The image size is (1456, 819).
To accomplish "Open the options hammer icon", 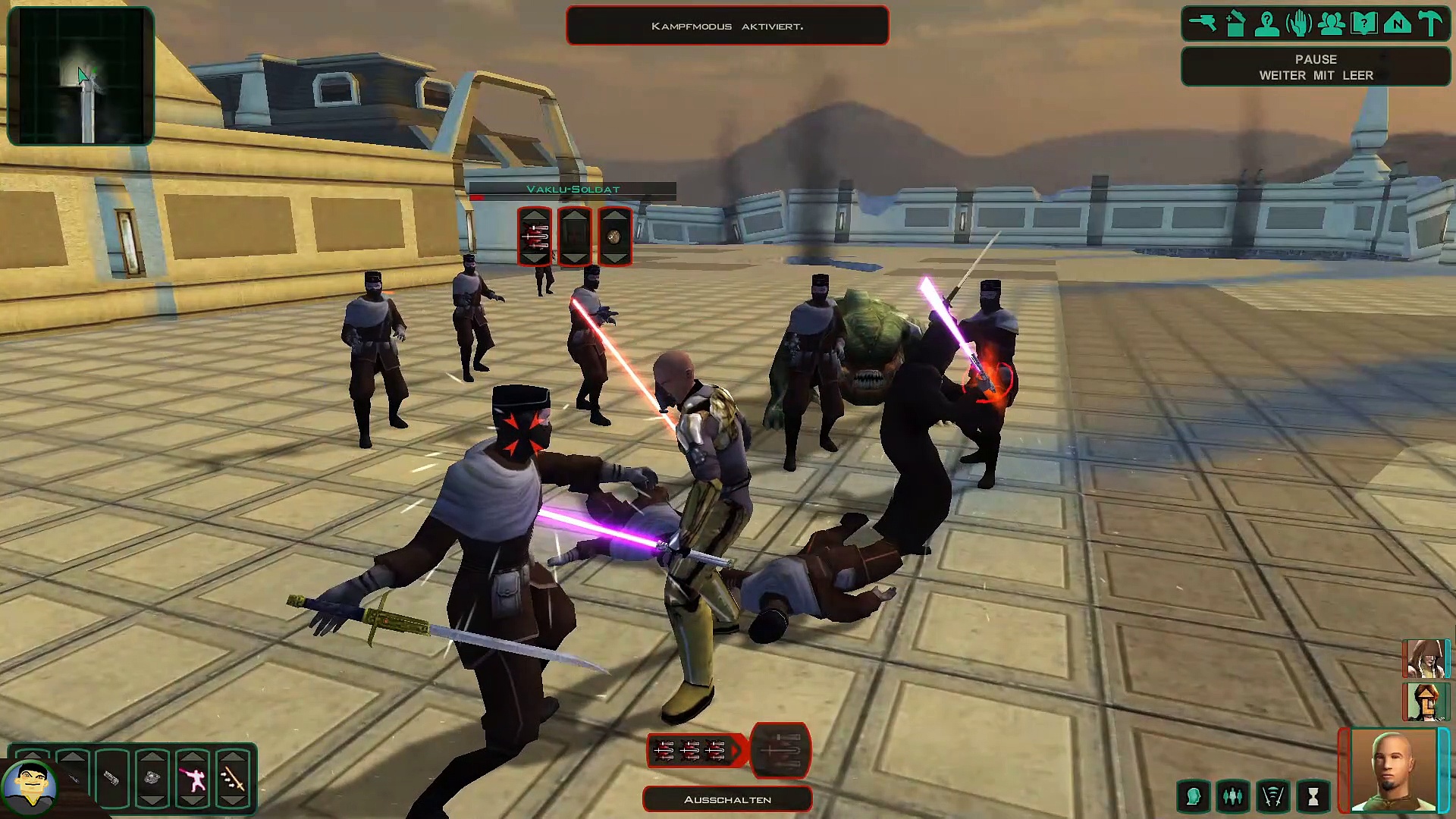I will (x=1430, y=24).
